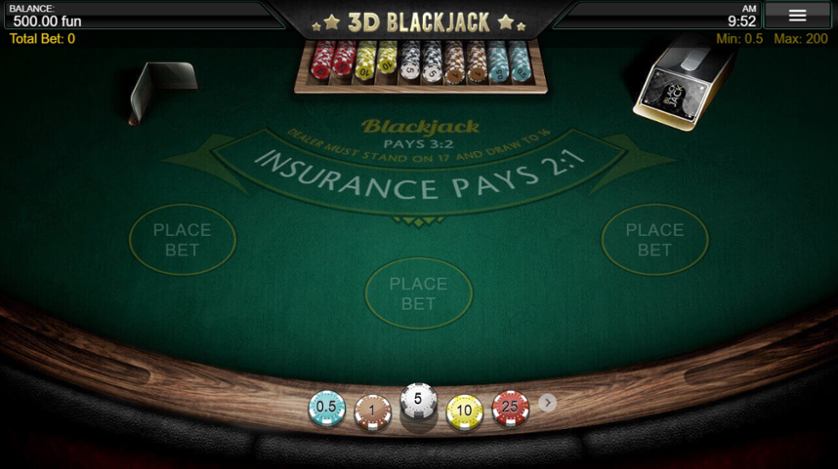The height and width of the screenshot is (469, 838).
Task: Select the yellow 10 chip
Action: [464, 411]
